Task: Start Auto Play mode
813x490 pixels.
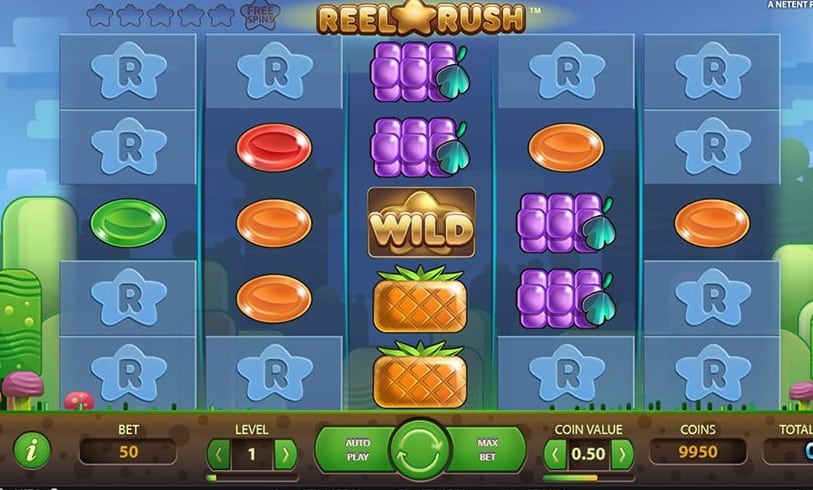Action: 357,449
